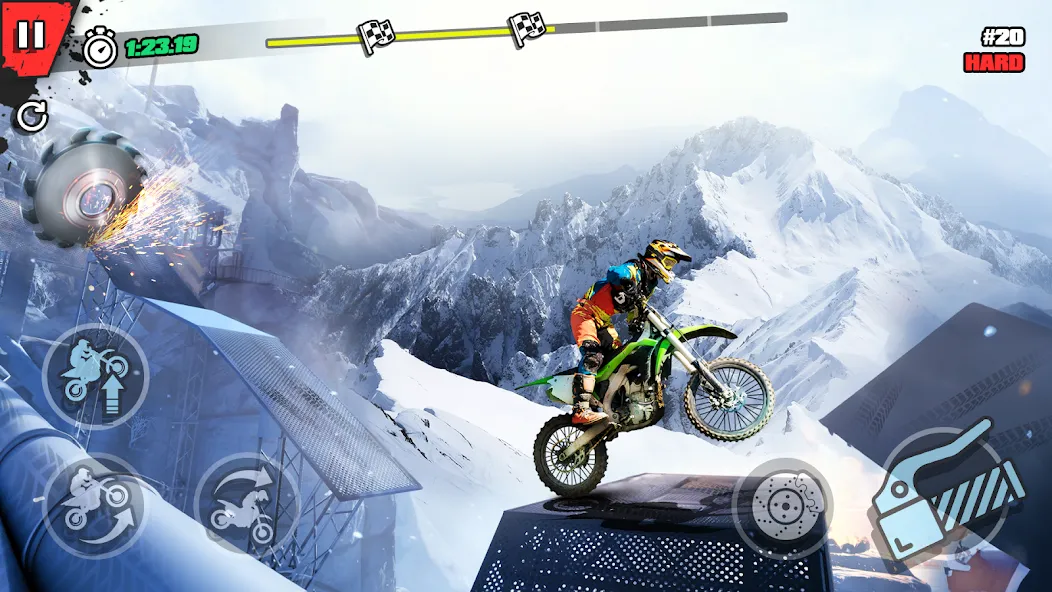Activate the bike jump up-arrow control
Viewport: 1052px width, 592px height.
click(95, 377)
